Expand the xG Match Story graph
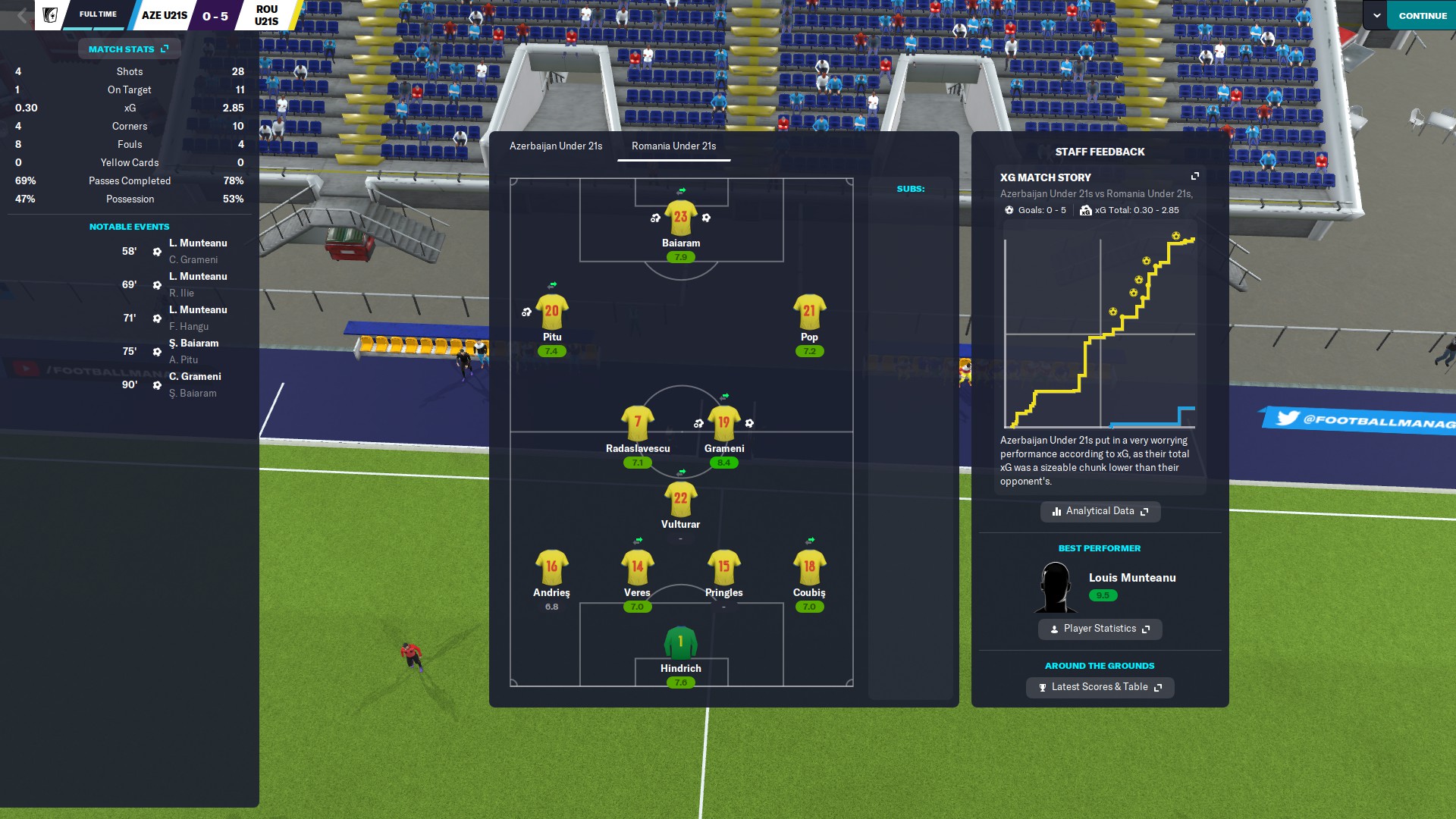 1195,177
